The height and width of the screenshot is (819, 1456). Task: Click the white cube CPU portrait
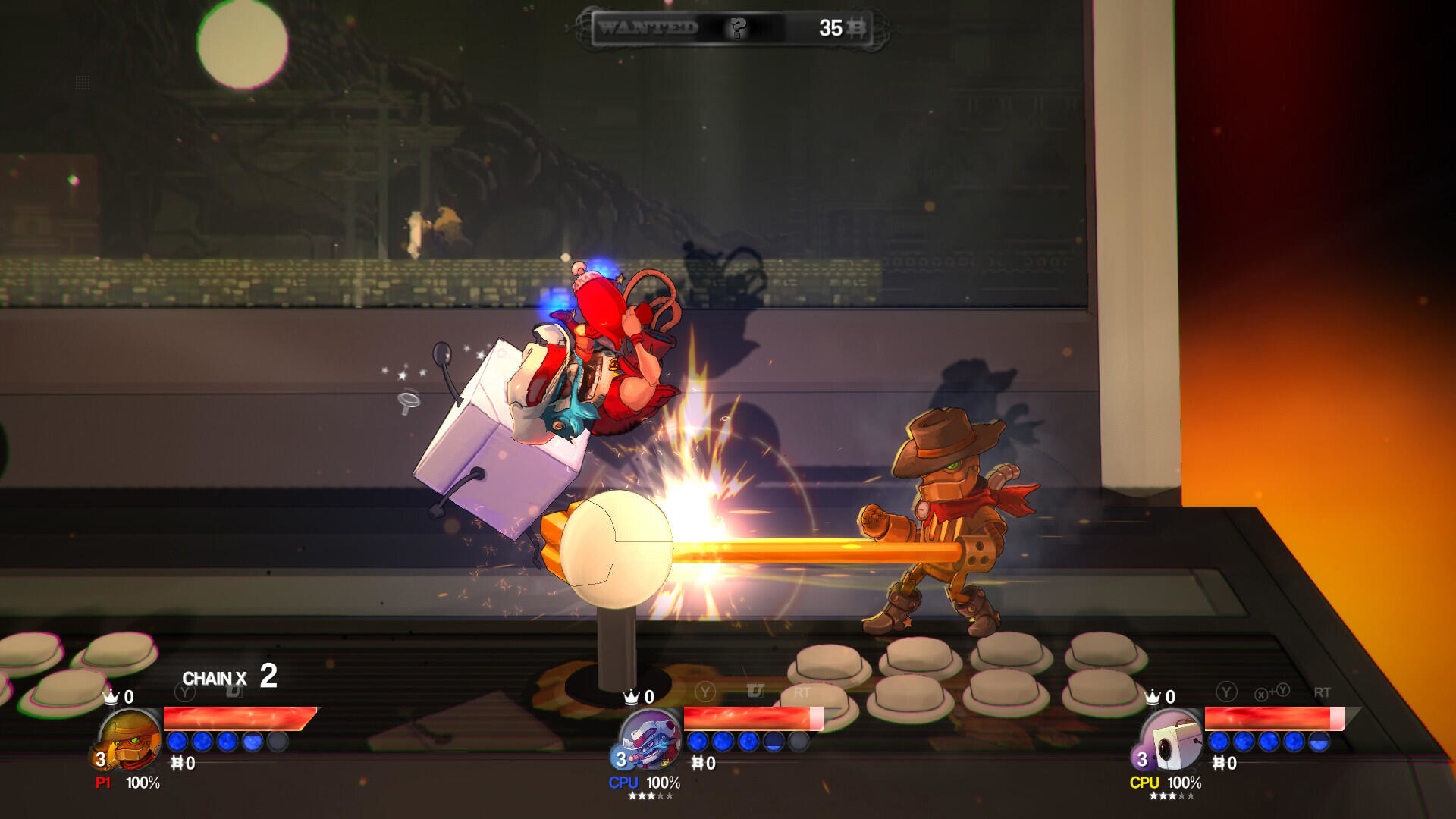[x=1172, y=740]
